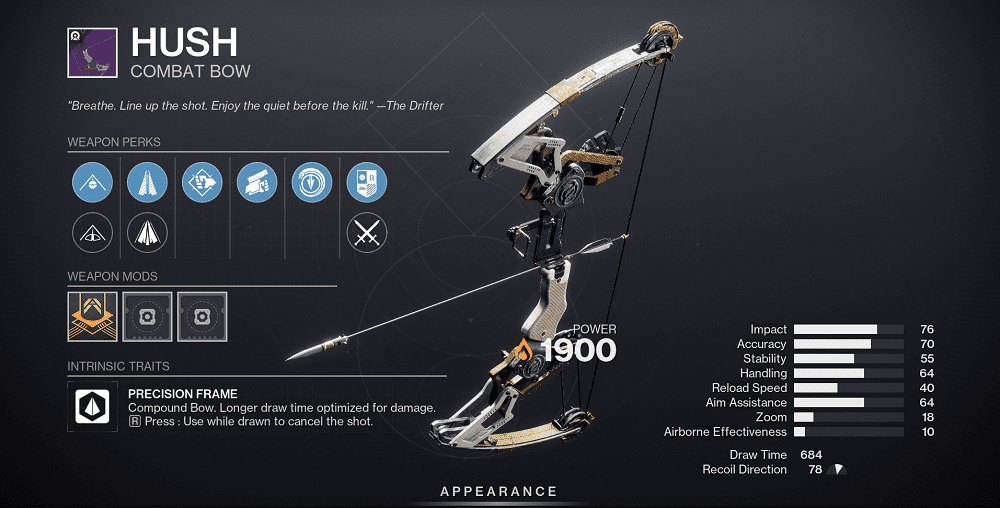This screenshot has height=508, width=1000.
Task: Open the Appearance section
Action: (x=499, y=491)
